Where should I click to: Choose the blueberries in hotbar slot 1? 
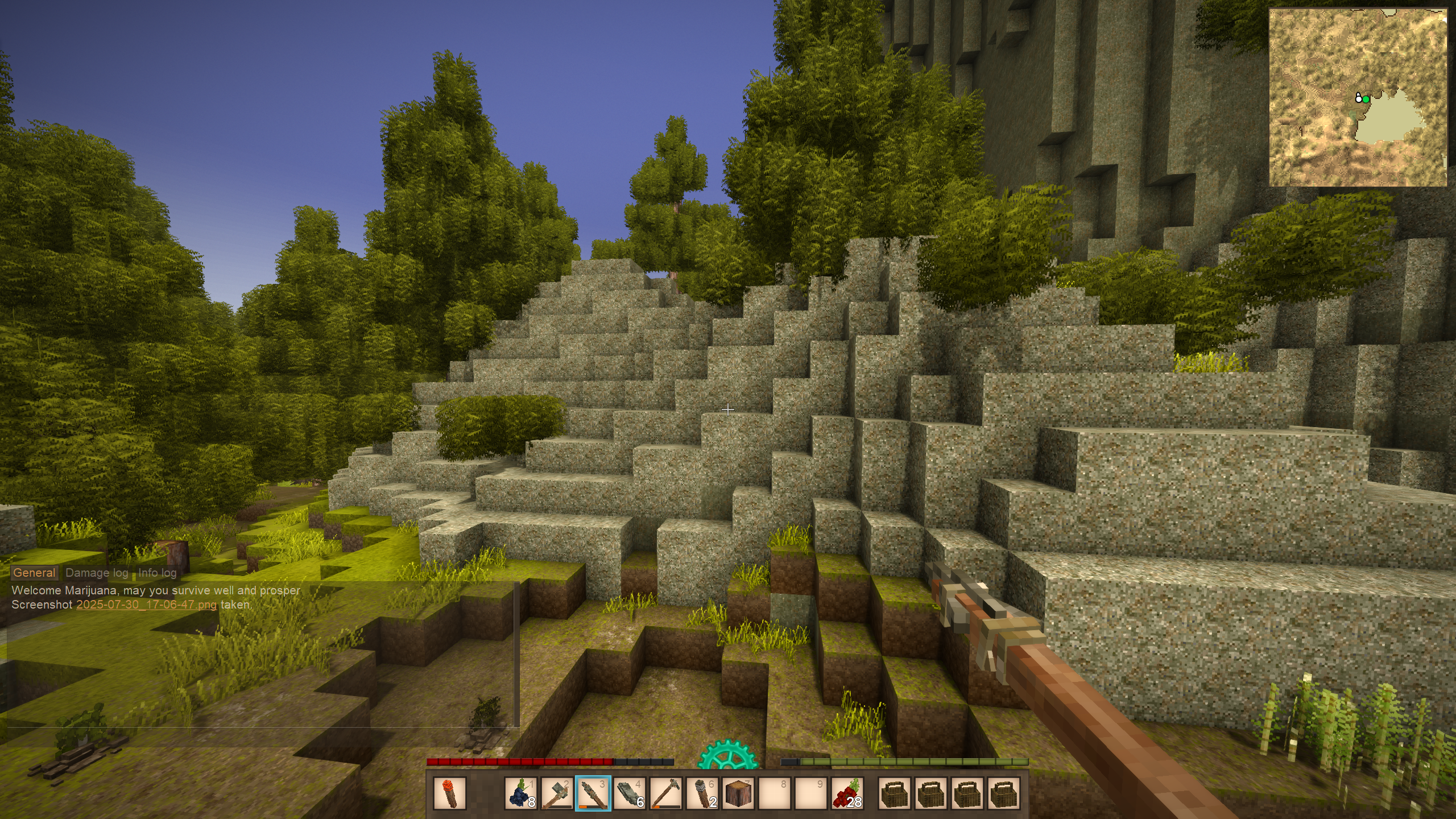click(521, 793)
